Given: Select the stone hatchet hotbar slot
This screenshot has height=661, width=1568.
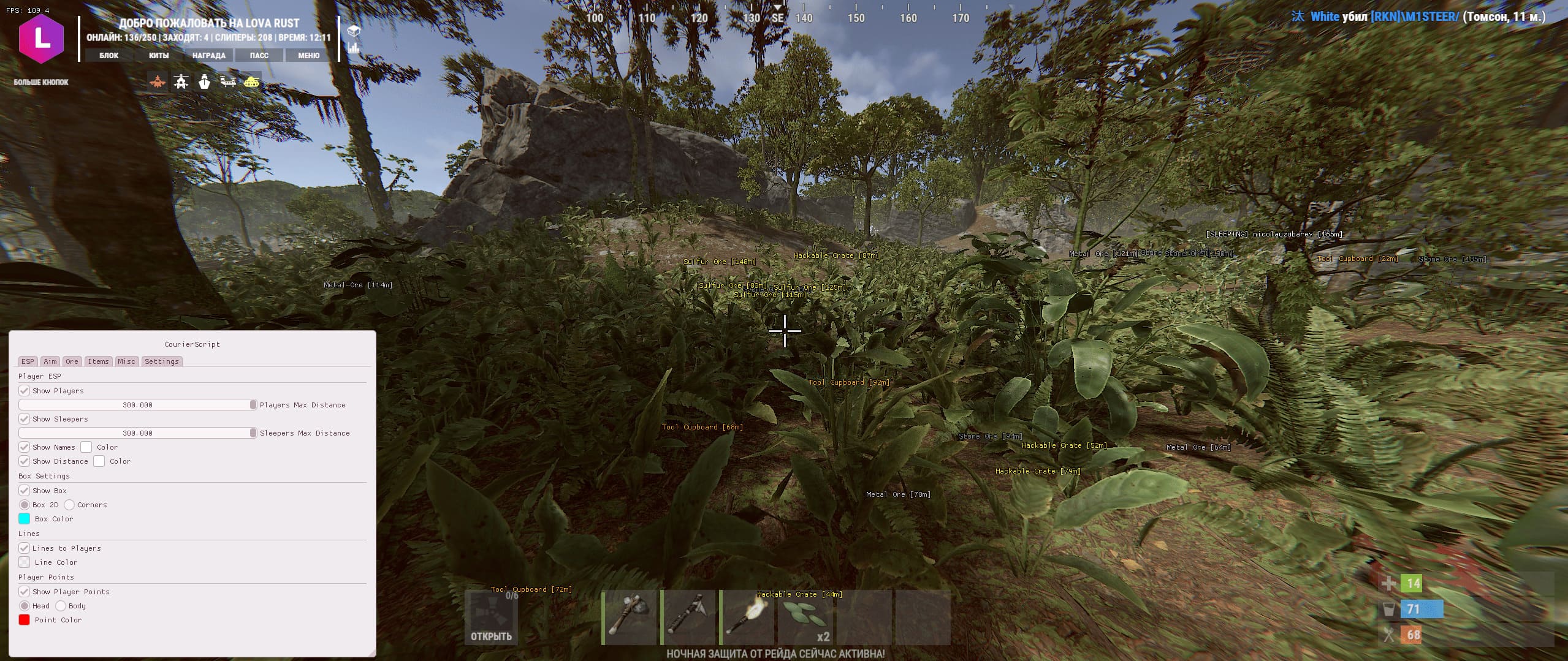Looking at the screenshot, I should click(x=630, y=618).
